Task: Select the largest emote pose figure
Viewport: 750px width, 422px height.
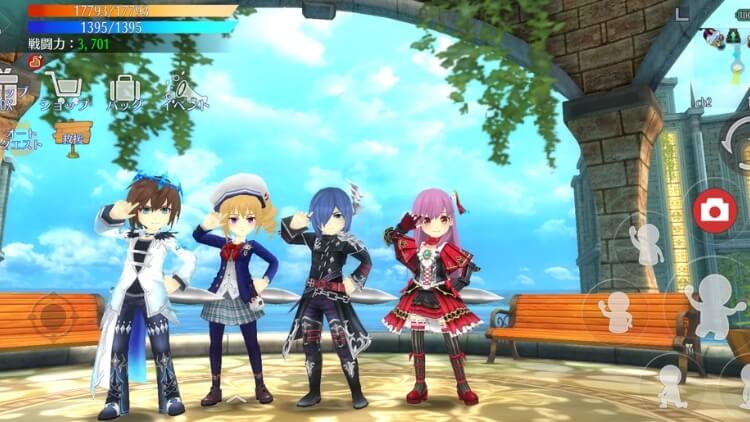Action: (713, 304)
